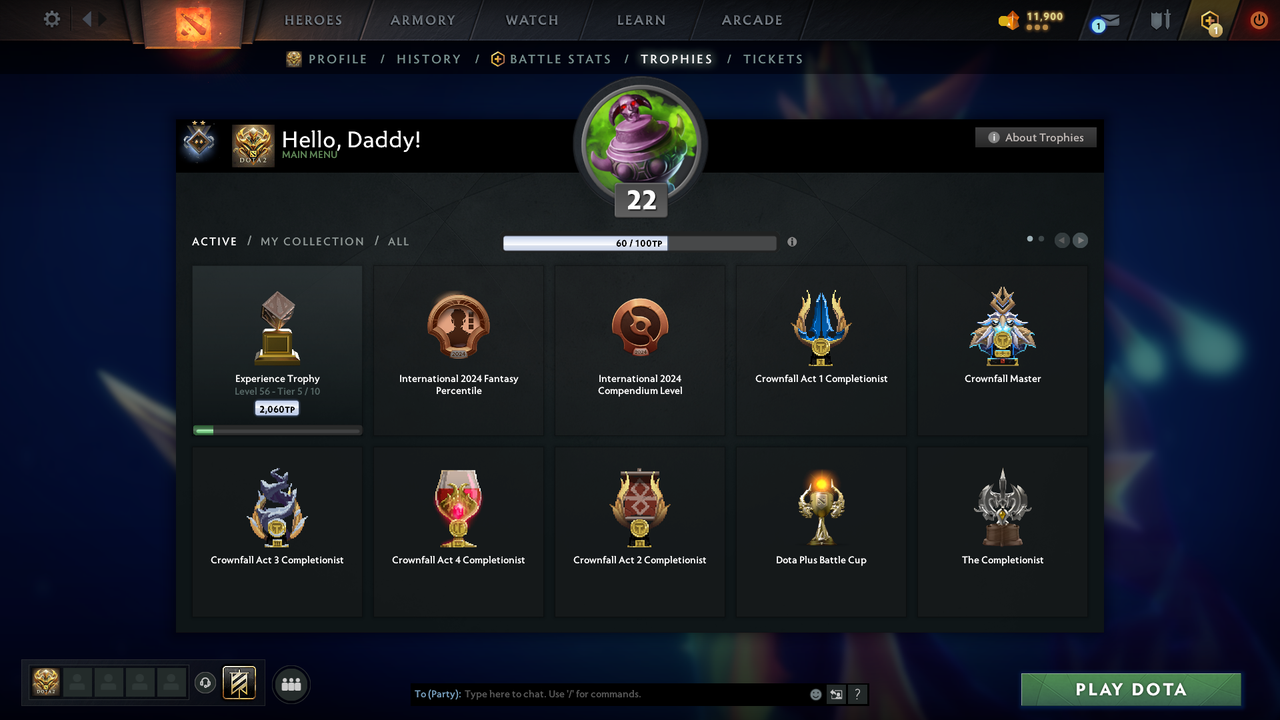Viewport: 1280px width, 720px height.
Task: Open the chat help question mark
Action: (857, 693)
